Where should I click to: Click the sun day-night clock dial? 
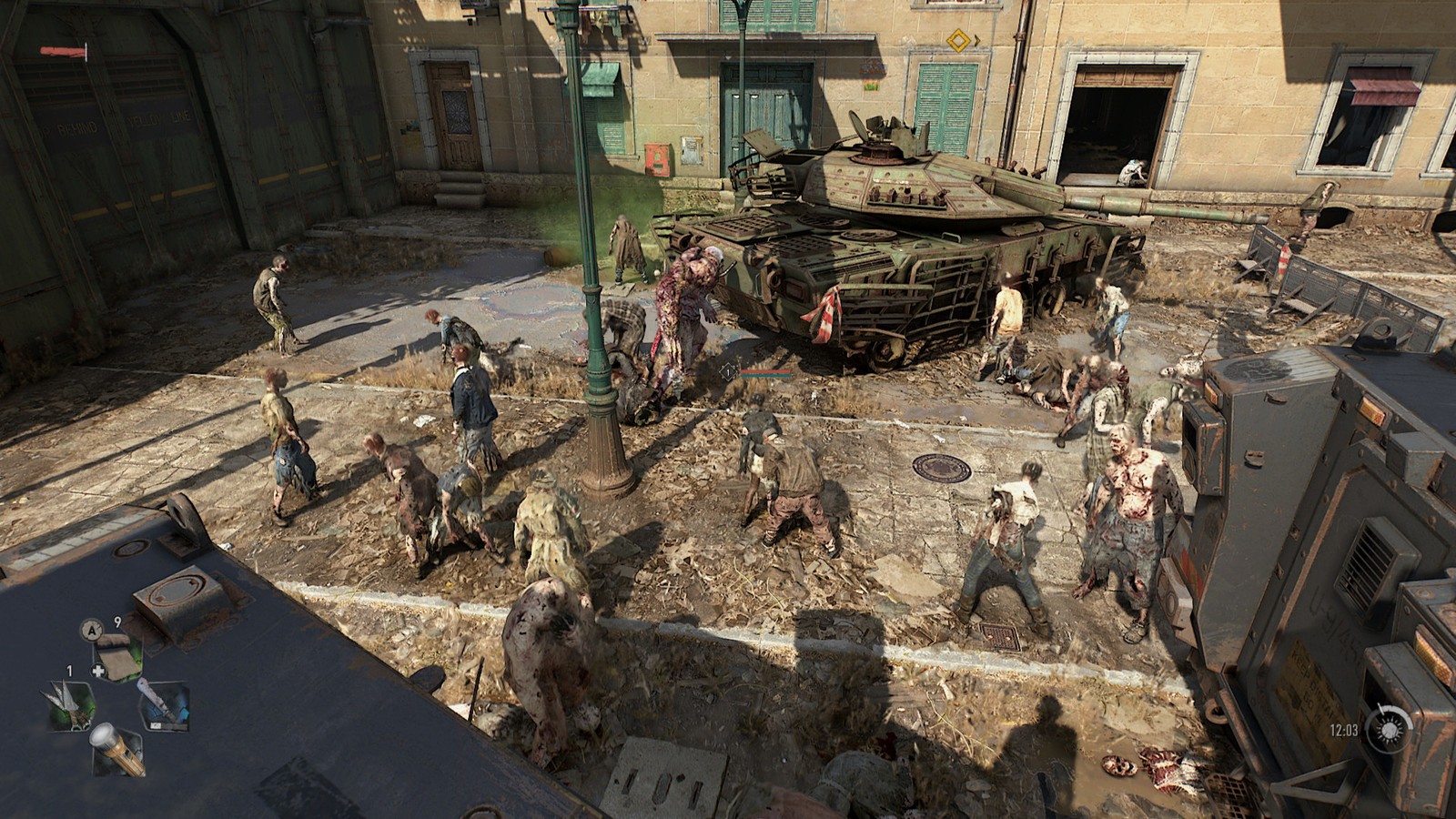(x=1390, y=730)
